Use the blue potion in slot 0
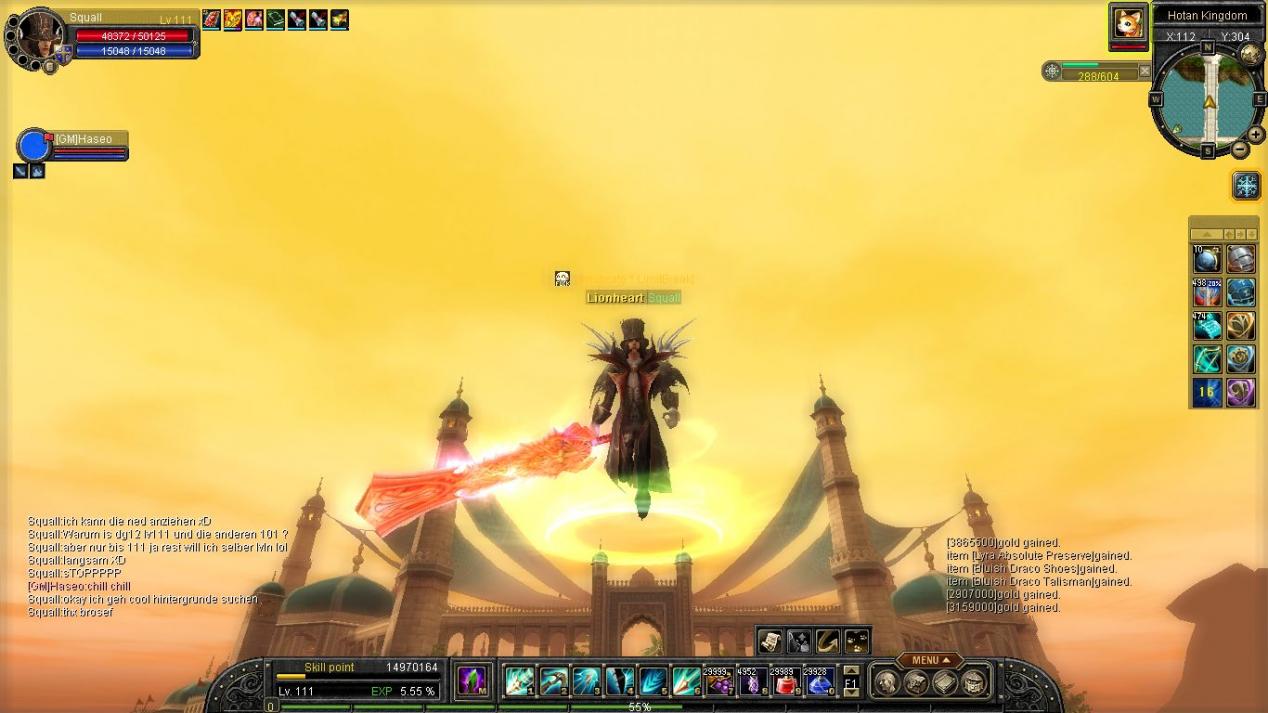 (x=818, y=681)
